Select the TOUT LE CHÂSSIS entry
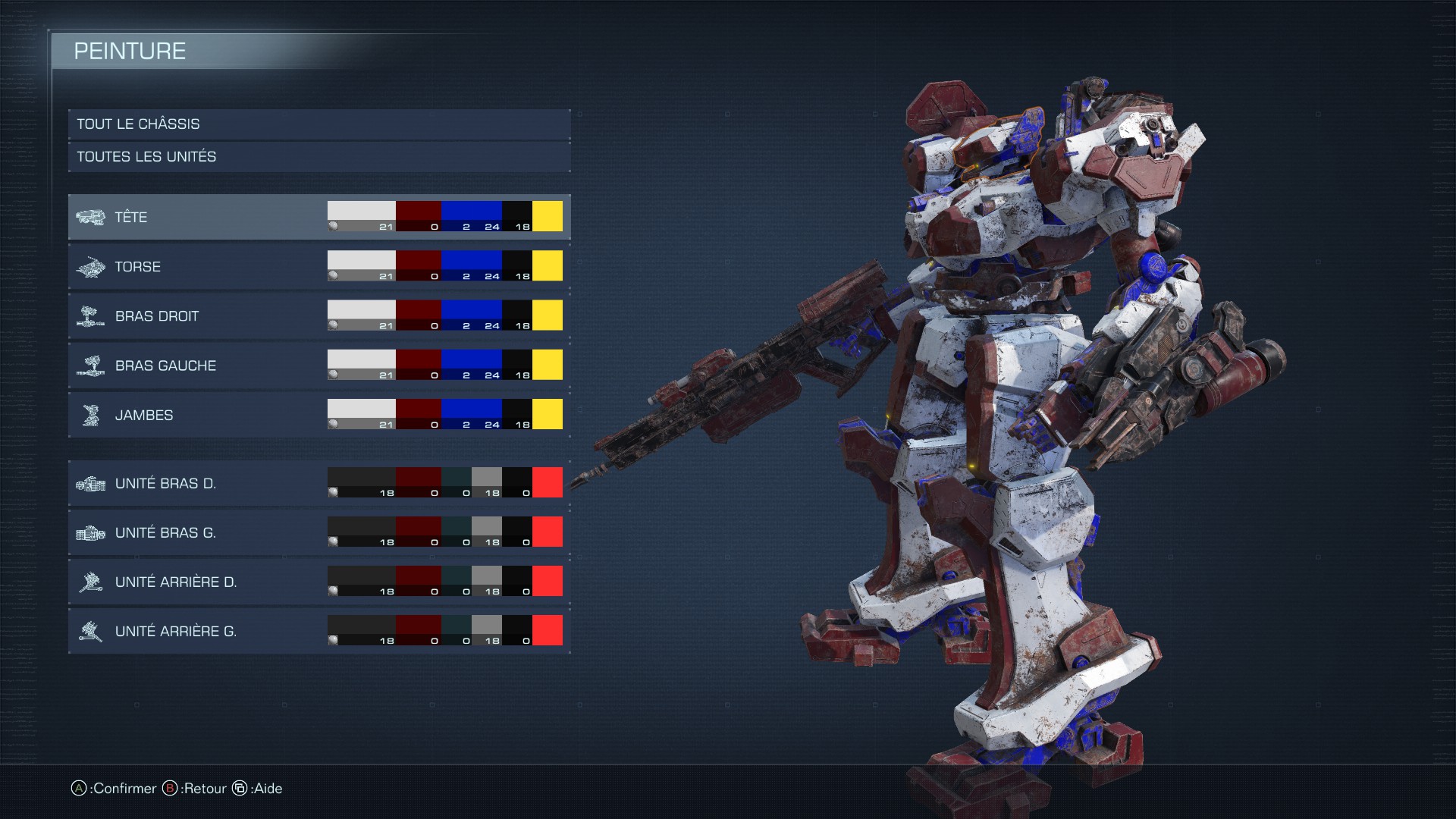The image size is (1456, 819). [x=318, y=124]
